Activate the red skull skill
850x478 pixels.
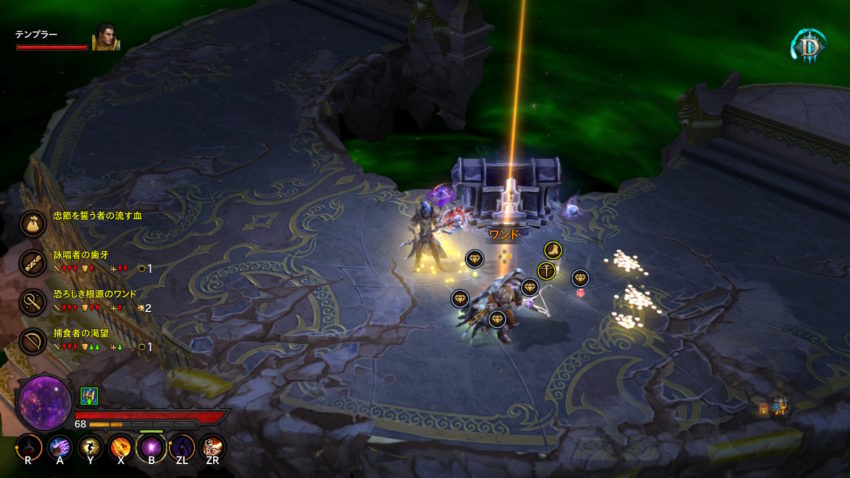coord(212,447)
